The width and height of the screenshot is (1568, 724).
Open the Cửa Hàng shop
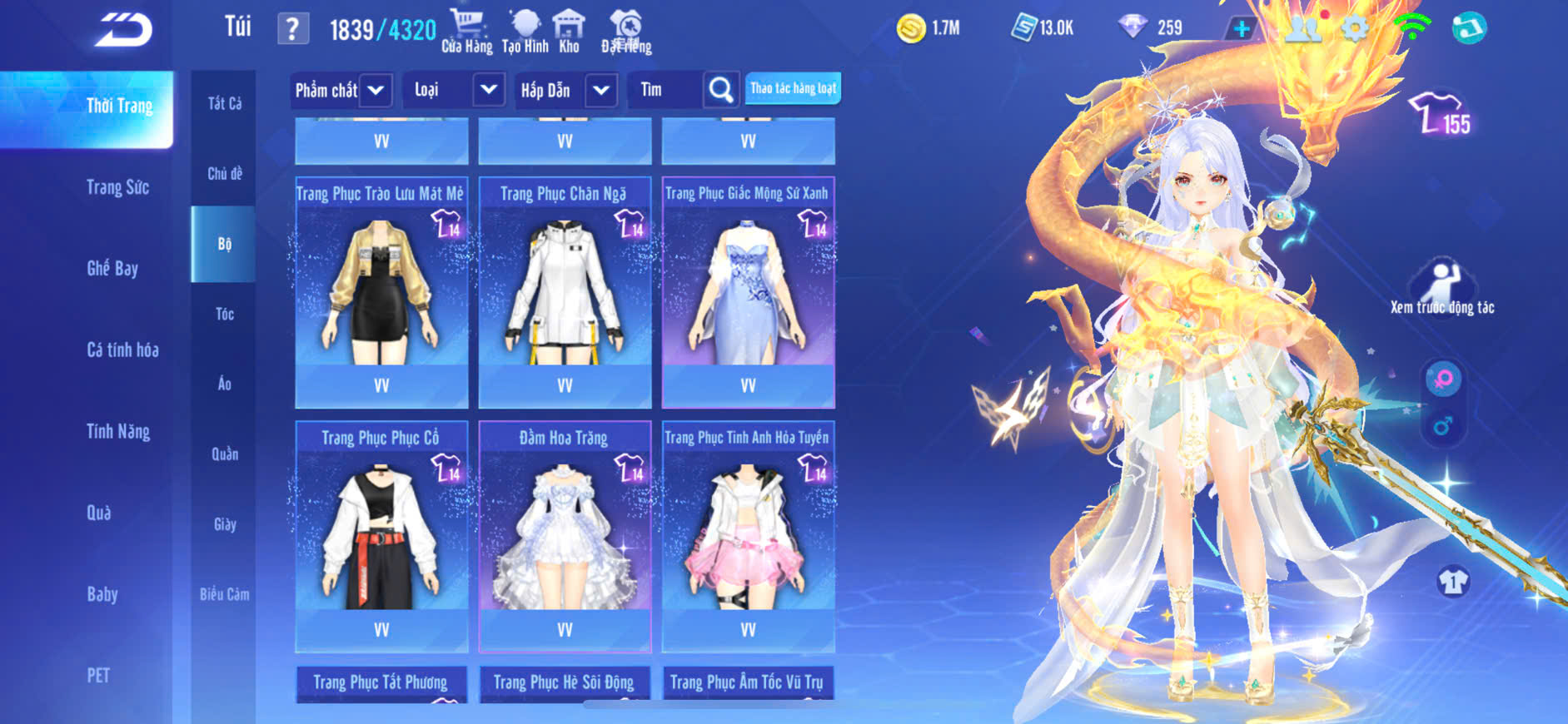pyautogui.click(x=466, y=32)
